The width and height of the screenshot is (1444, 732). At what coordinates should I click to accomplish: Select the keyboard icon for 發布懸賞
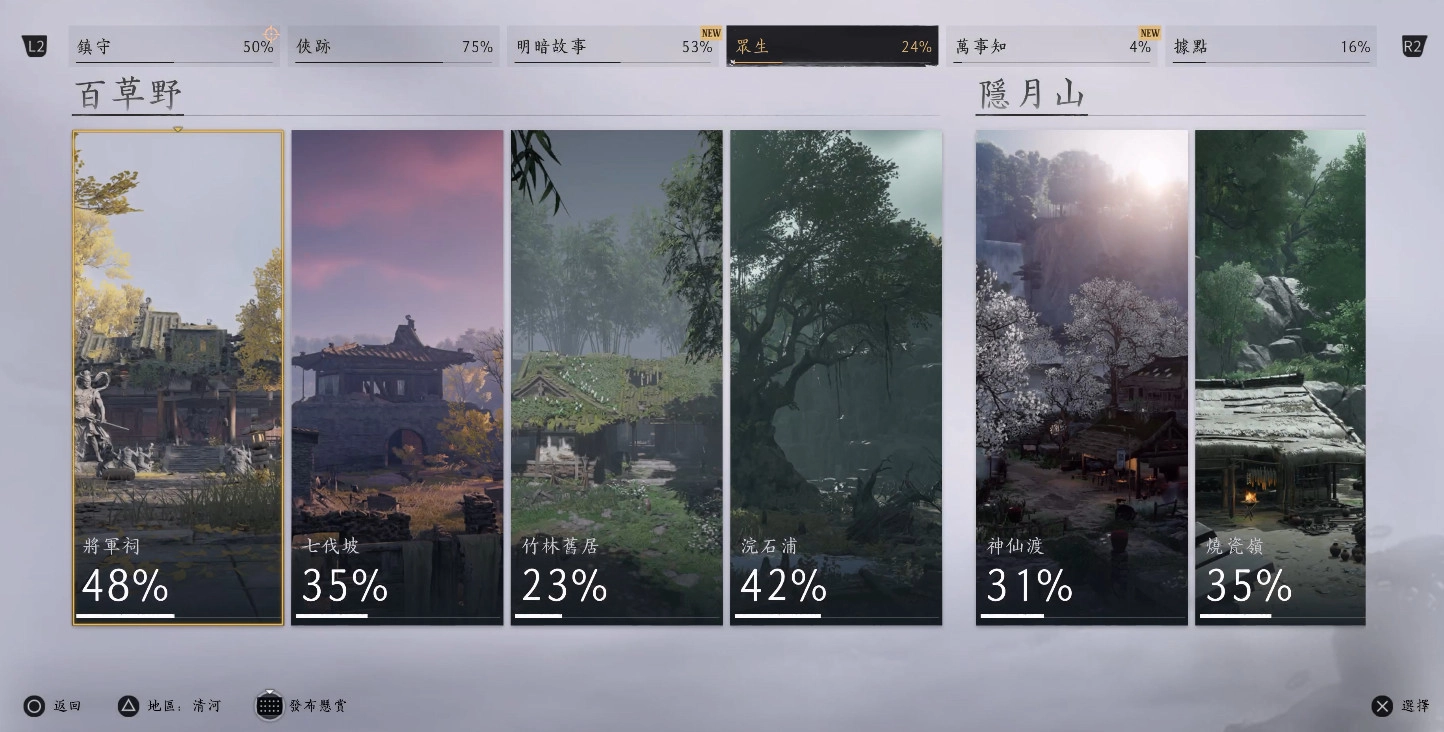pyautogui.click(x=269, y=706)
